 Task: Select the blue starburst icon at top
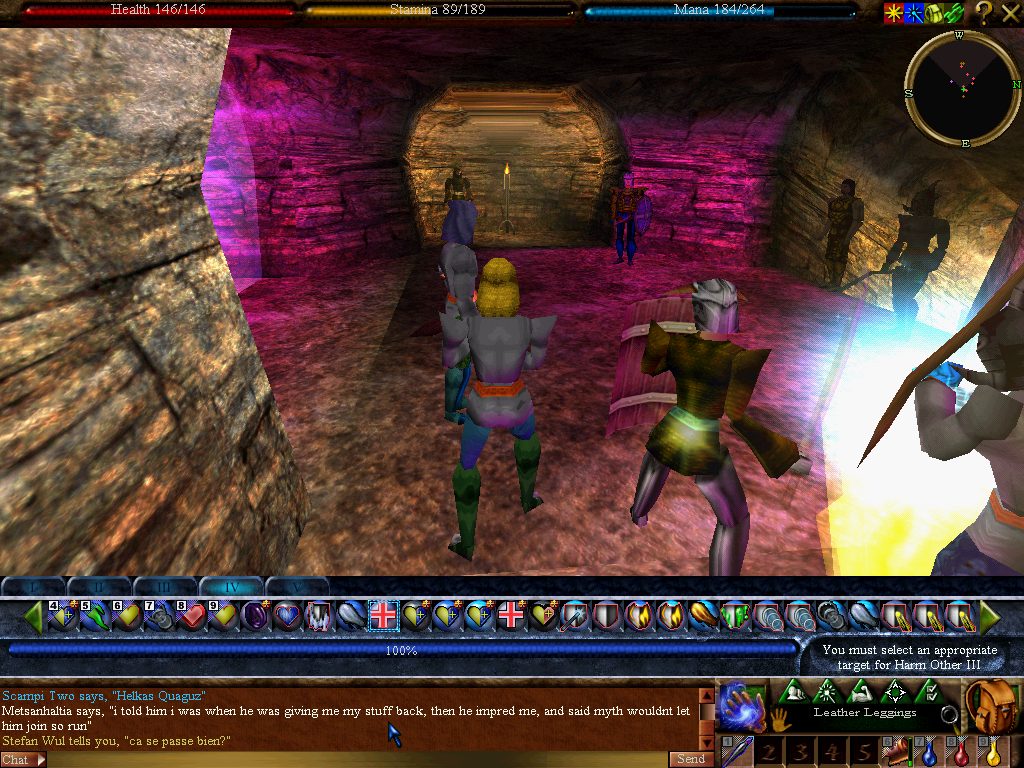(913, 13)
